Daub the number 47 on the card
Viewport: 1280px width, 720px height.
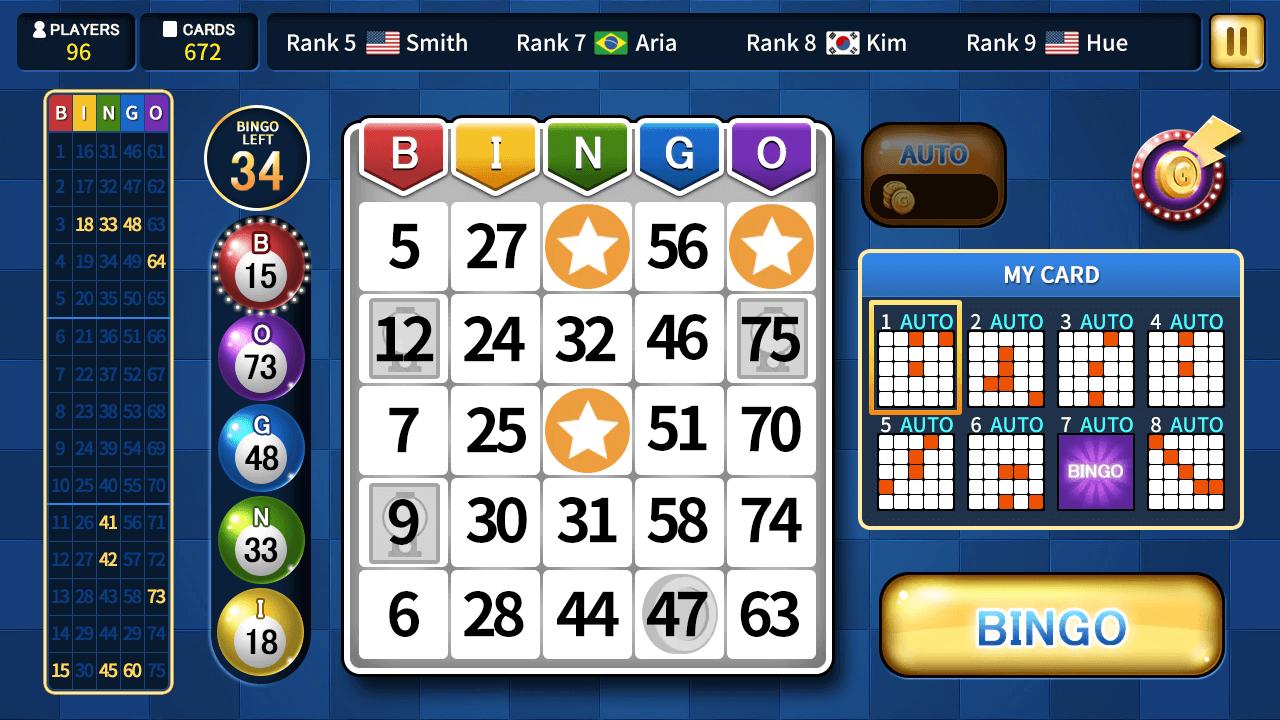pos(679,616)
